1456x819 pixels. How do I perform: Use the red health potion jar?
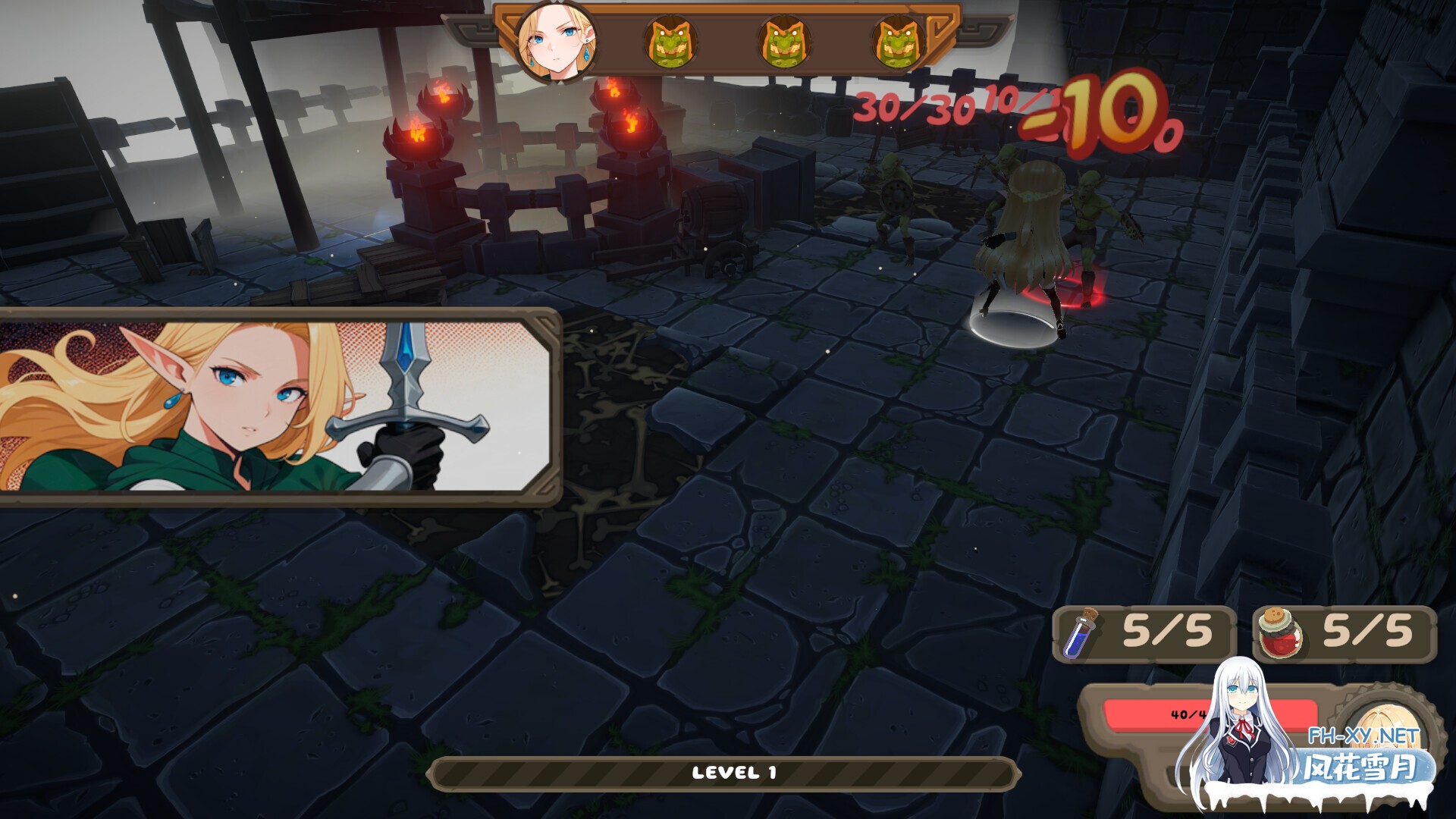pos(1280,632)
